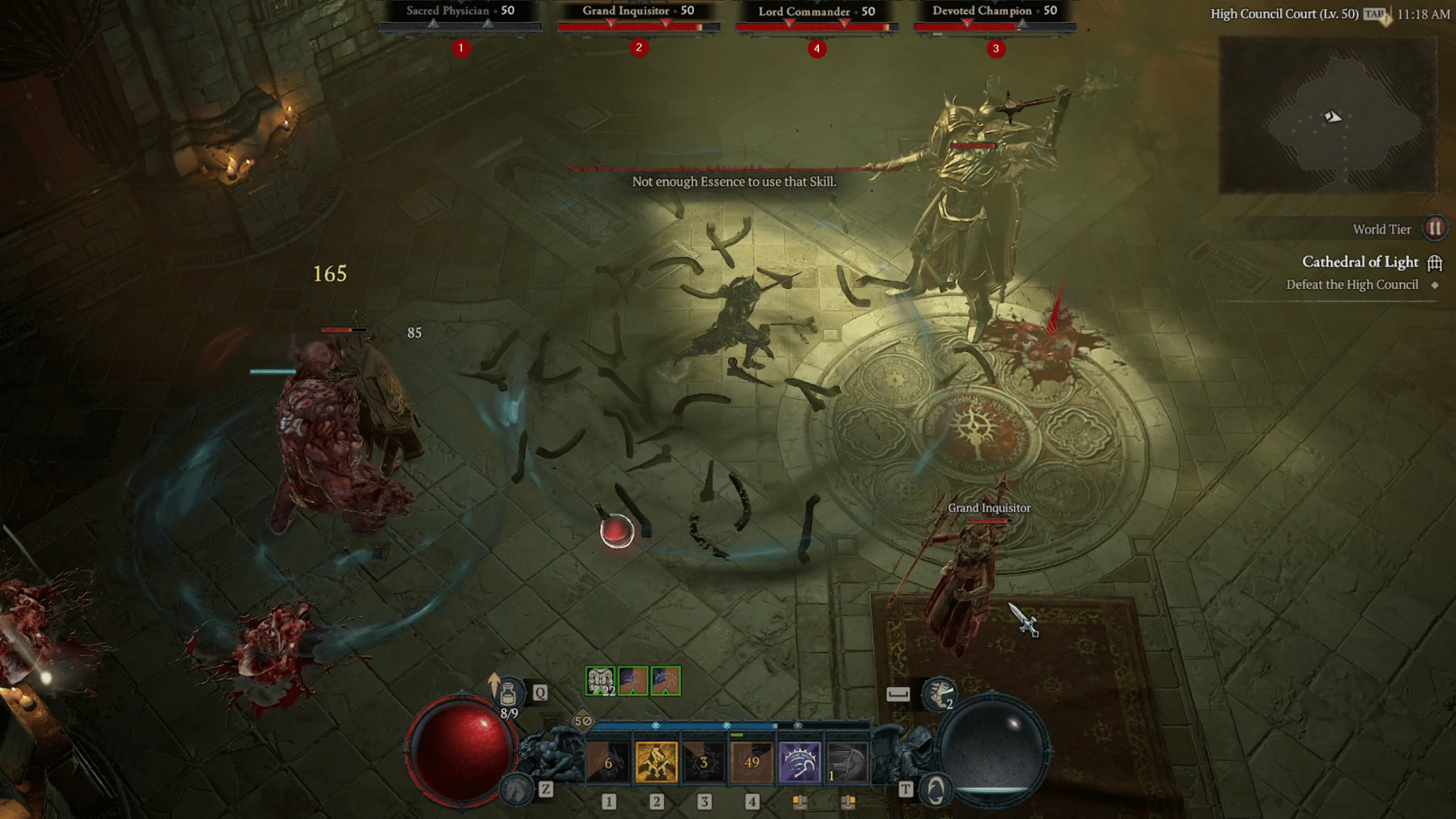This screenshot has height=819, width=1456.
Task: Click the Cathedral of Light dungeon icon
Action: click(1435, 264)
